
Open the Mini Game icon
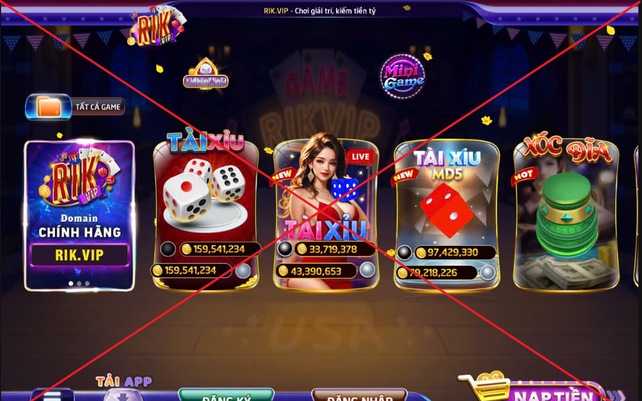pyautogui.click(x=402, y=76)
